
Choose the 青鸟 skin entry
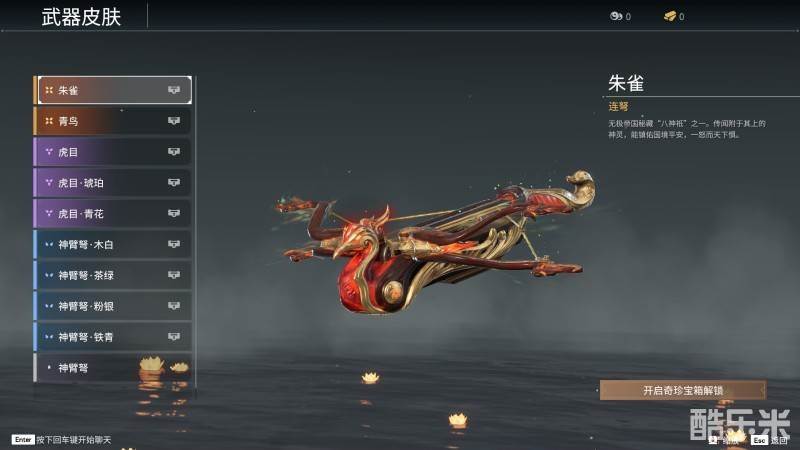tap(114, 121)
